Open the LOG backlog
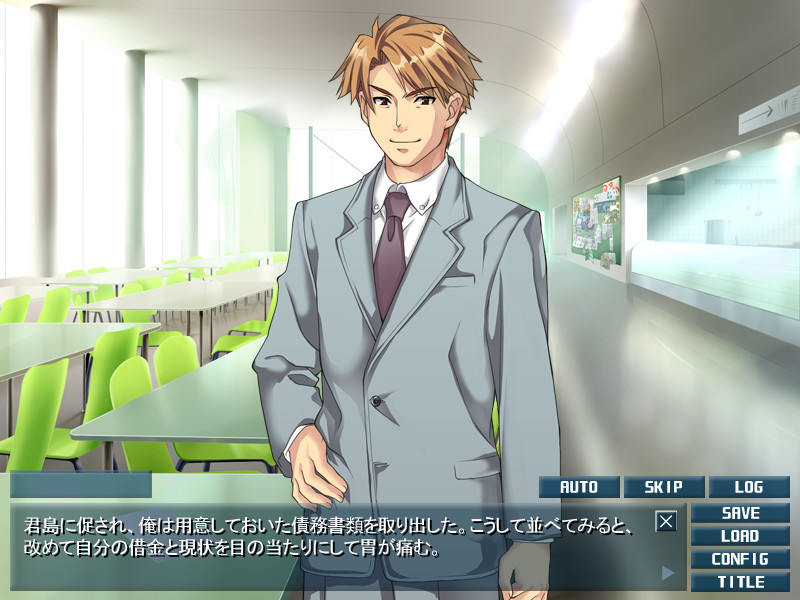The width and height of the screenshot is (800, 600). [748, 487]
